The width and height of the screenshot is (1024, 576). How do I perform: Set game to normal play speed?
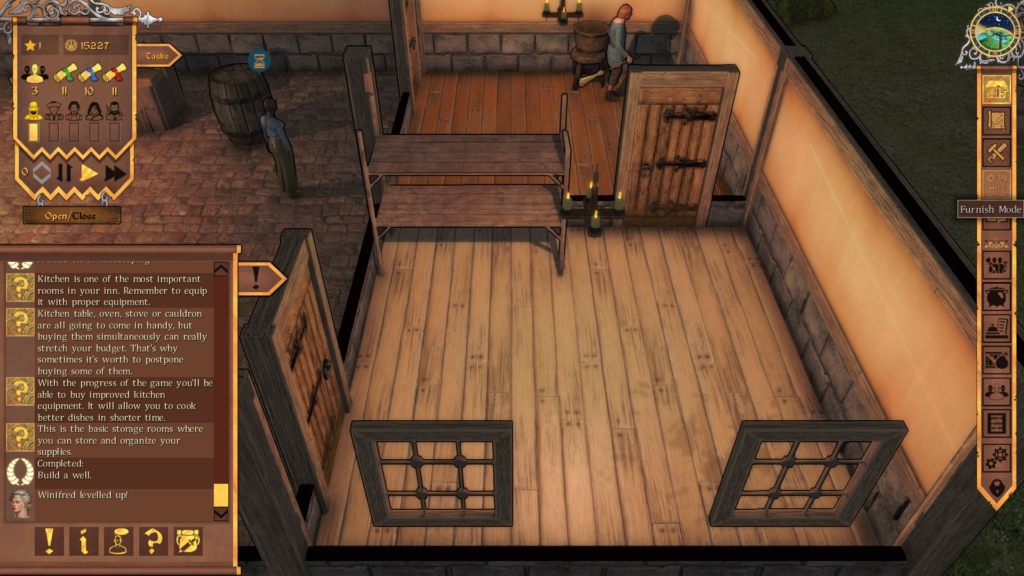pos(89,173)
